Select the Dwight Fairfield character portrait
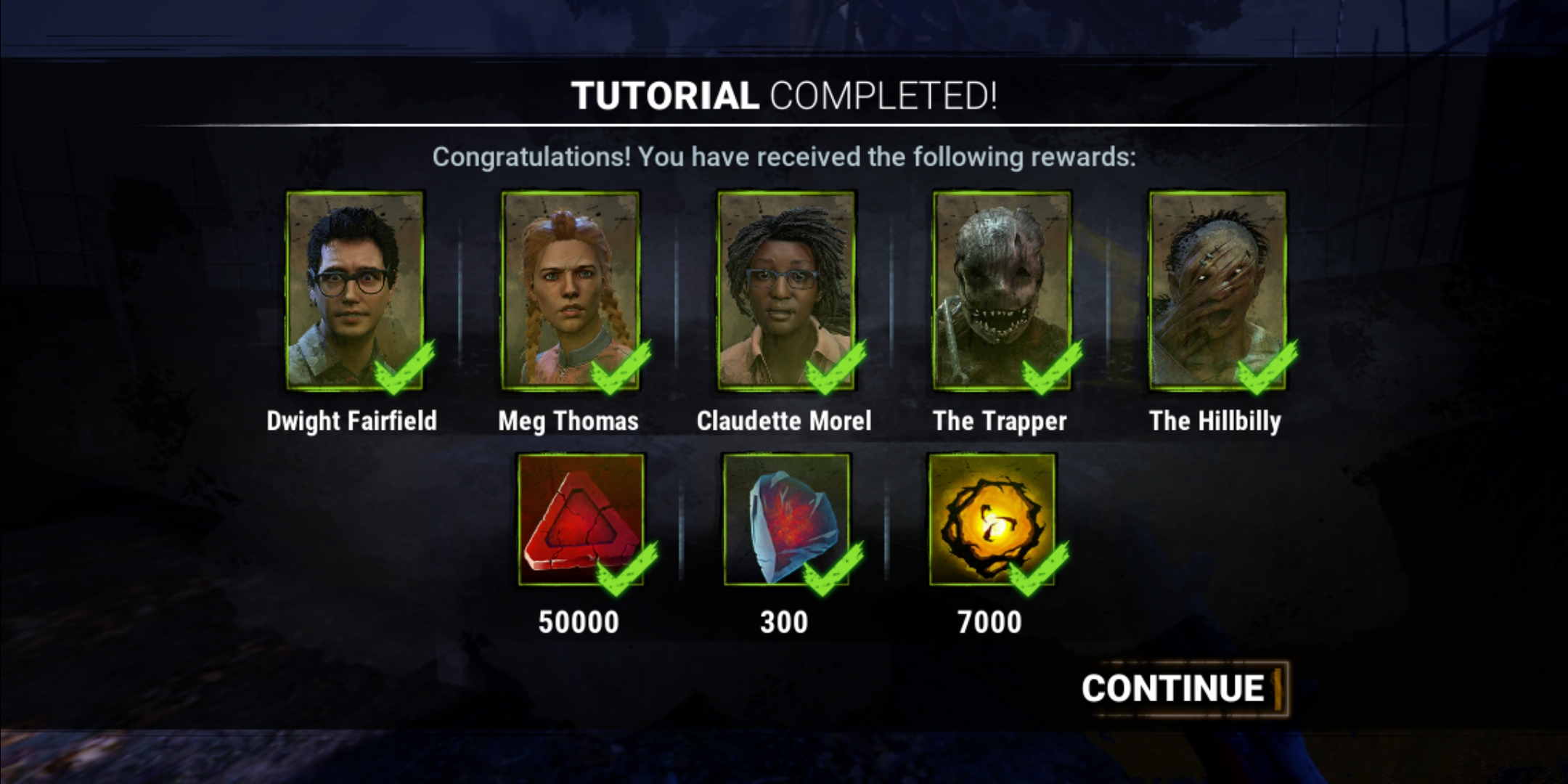This screenshot has width=1568, height=784. click(x=355, y=290)
